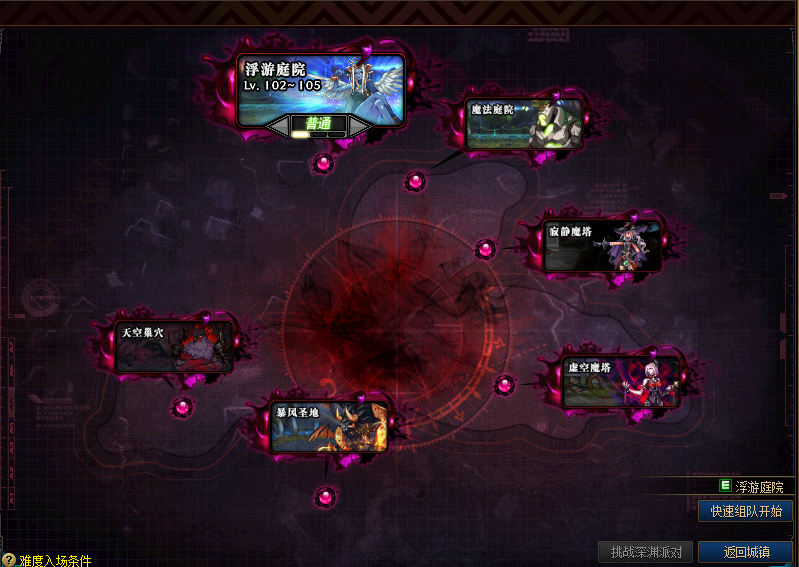Pick the 寂静魔塔 dungeon tile
Screen dimensions: 799x567
601,245
